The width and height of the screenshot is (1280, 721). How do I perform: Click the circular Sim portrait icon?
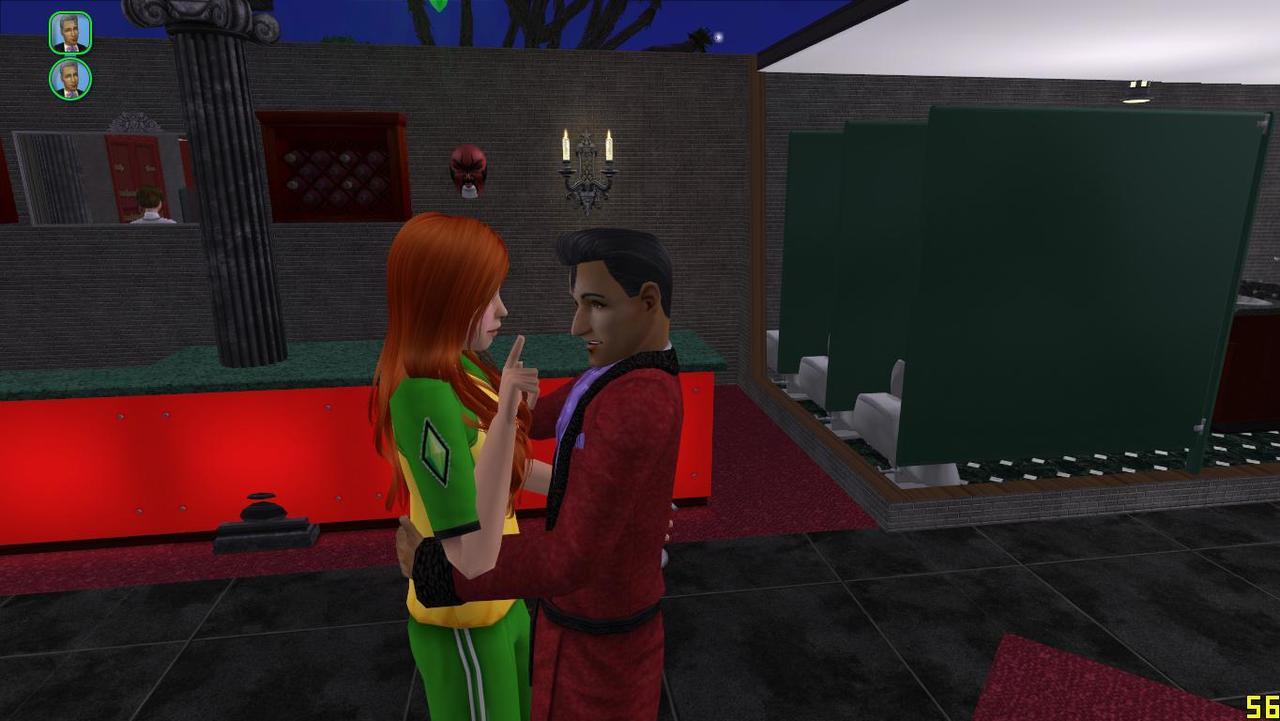[70, 79]
